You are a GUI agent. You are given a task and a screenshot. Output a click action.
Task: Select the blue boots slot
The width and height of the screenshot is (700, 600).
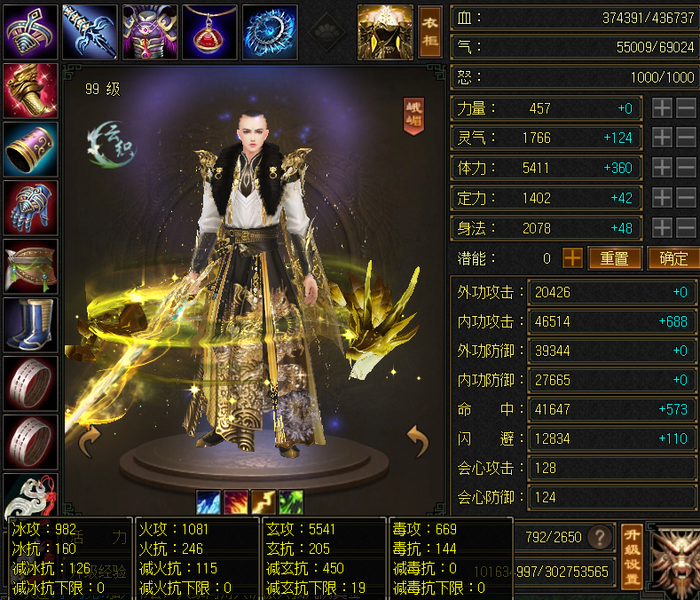(30, 325)
